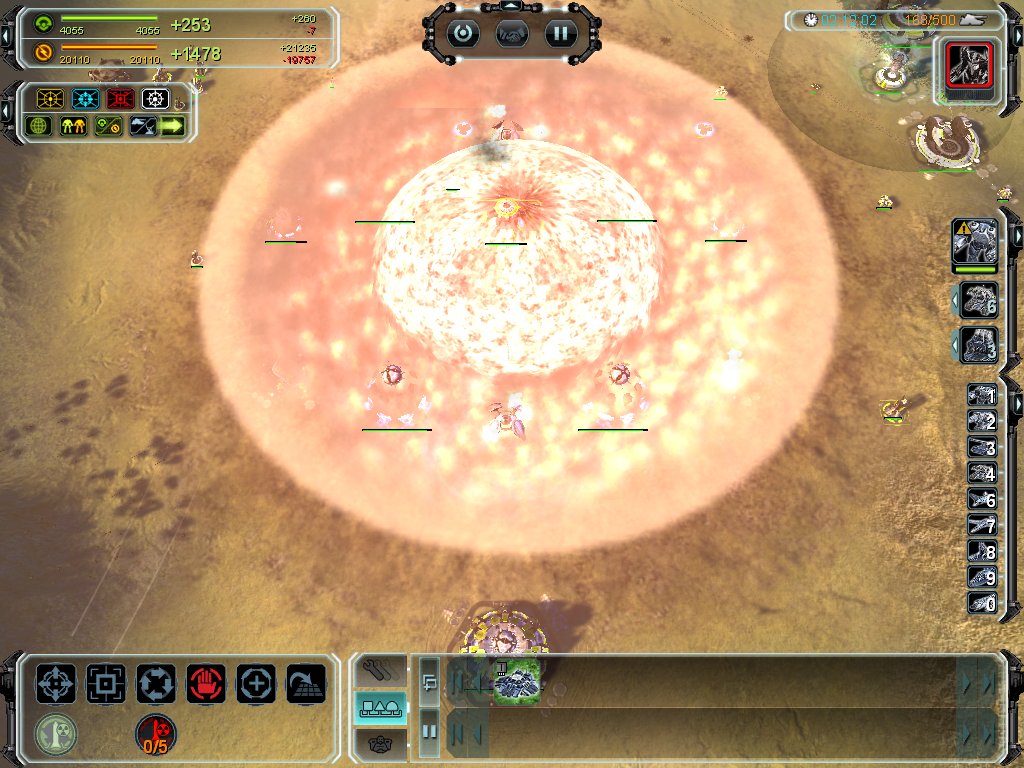
Task: Toggle the red map overlay filter
Action: point(122,99)
